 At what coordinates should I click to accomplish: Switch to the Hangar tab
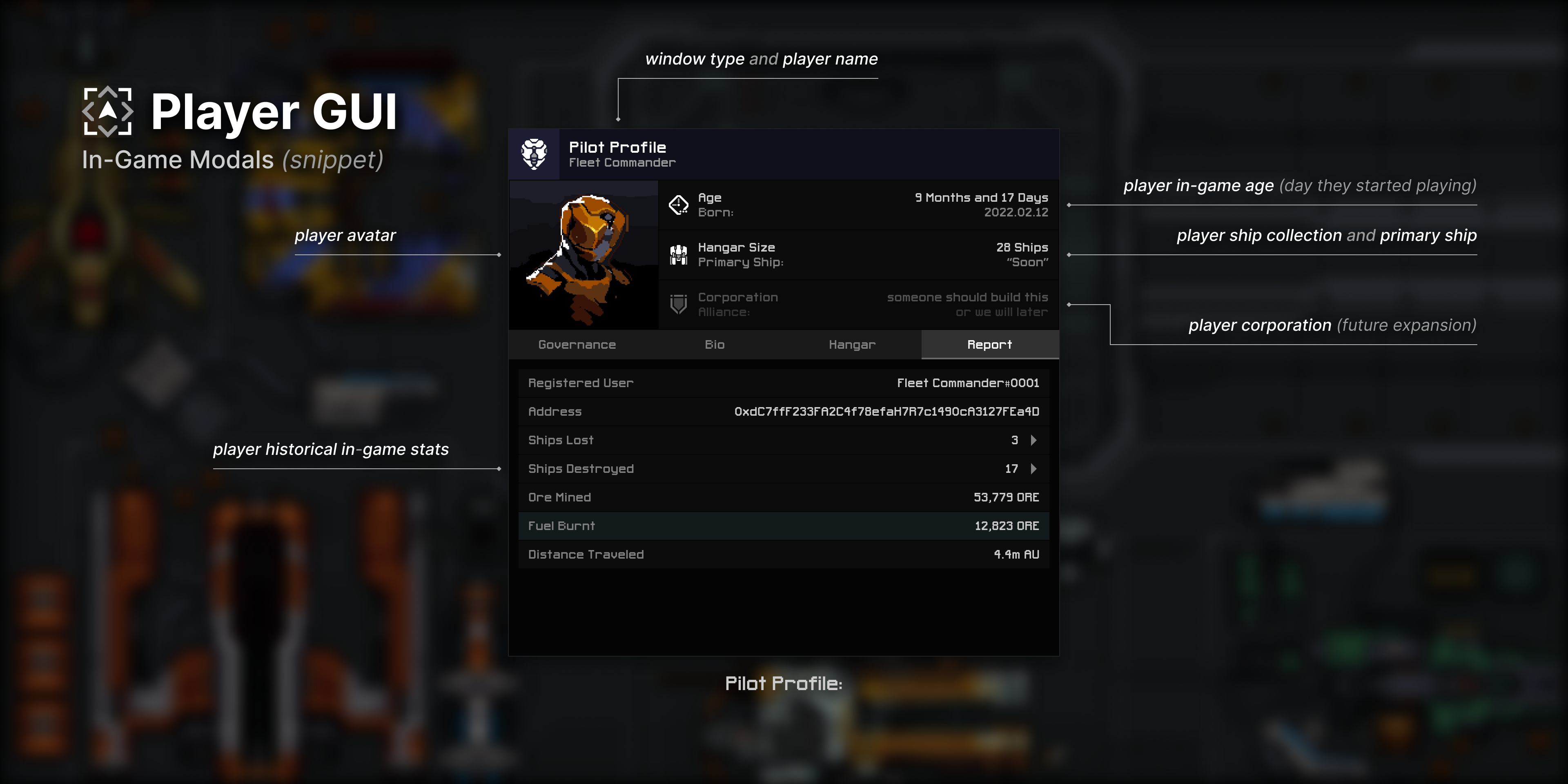[x=851, y=345]
